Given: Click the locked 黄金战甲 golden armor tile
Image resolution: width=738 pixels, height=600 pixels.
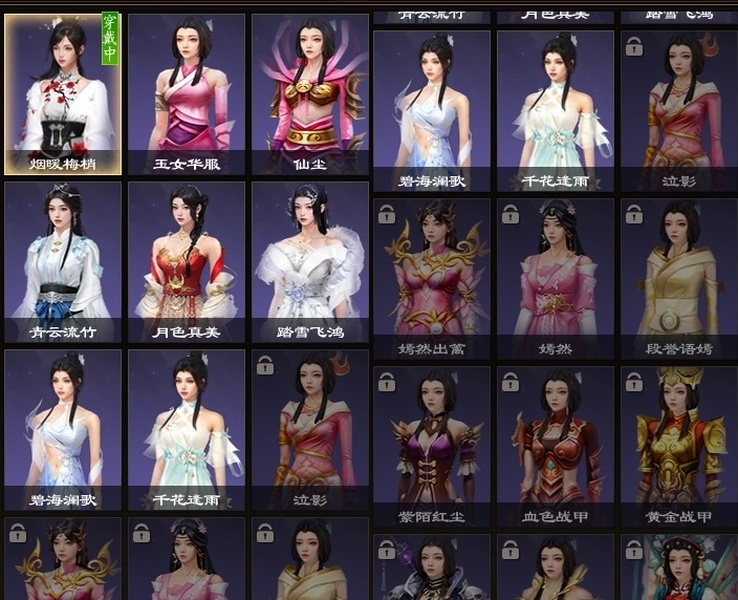Looking at the screenshot, I should point(679,446).
